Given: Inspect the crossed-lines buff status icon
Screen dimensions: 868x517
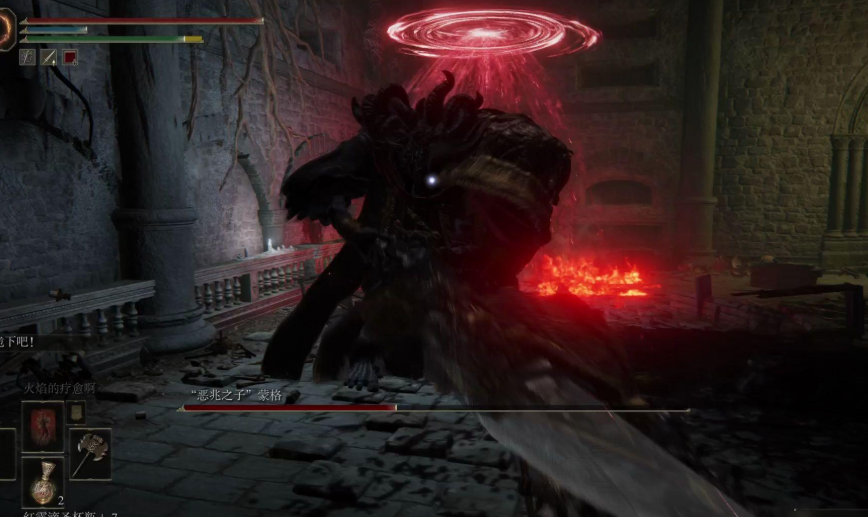Looking at the screenshot, I should tap(27, 58).
